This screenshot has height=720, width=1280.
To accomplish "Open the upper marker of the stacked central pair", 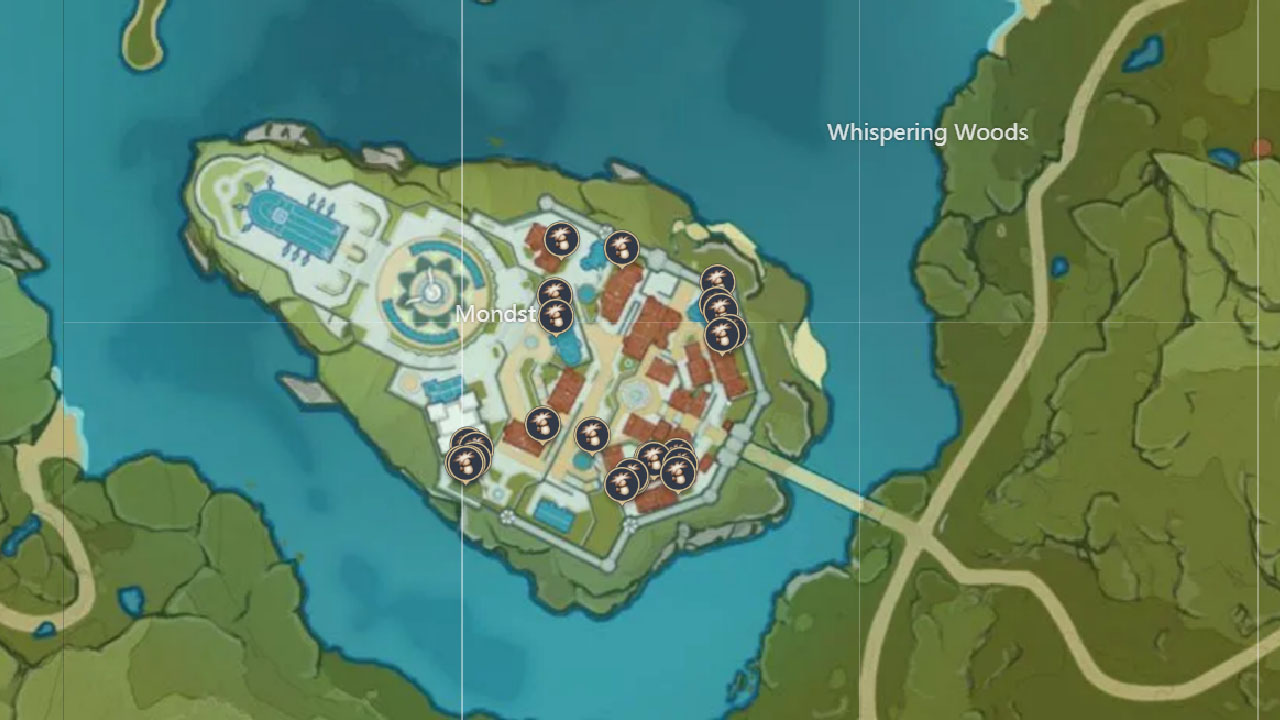I will tap(554, 290).
